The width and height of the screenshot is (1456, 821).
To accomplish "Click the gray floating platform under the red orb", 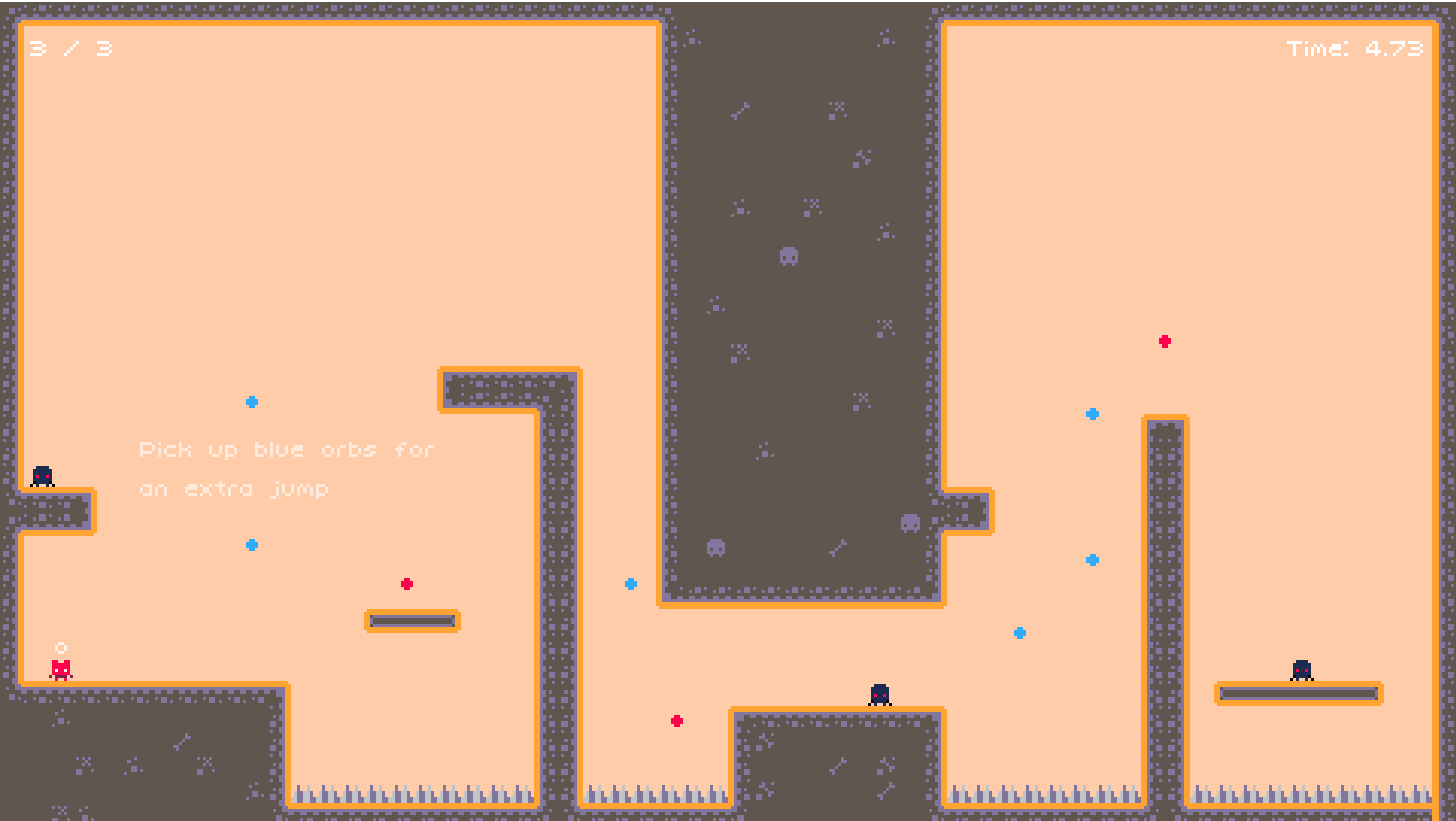I will [412, 620].
